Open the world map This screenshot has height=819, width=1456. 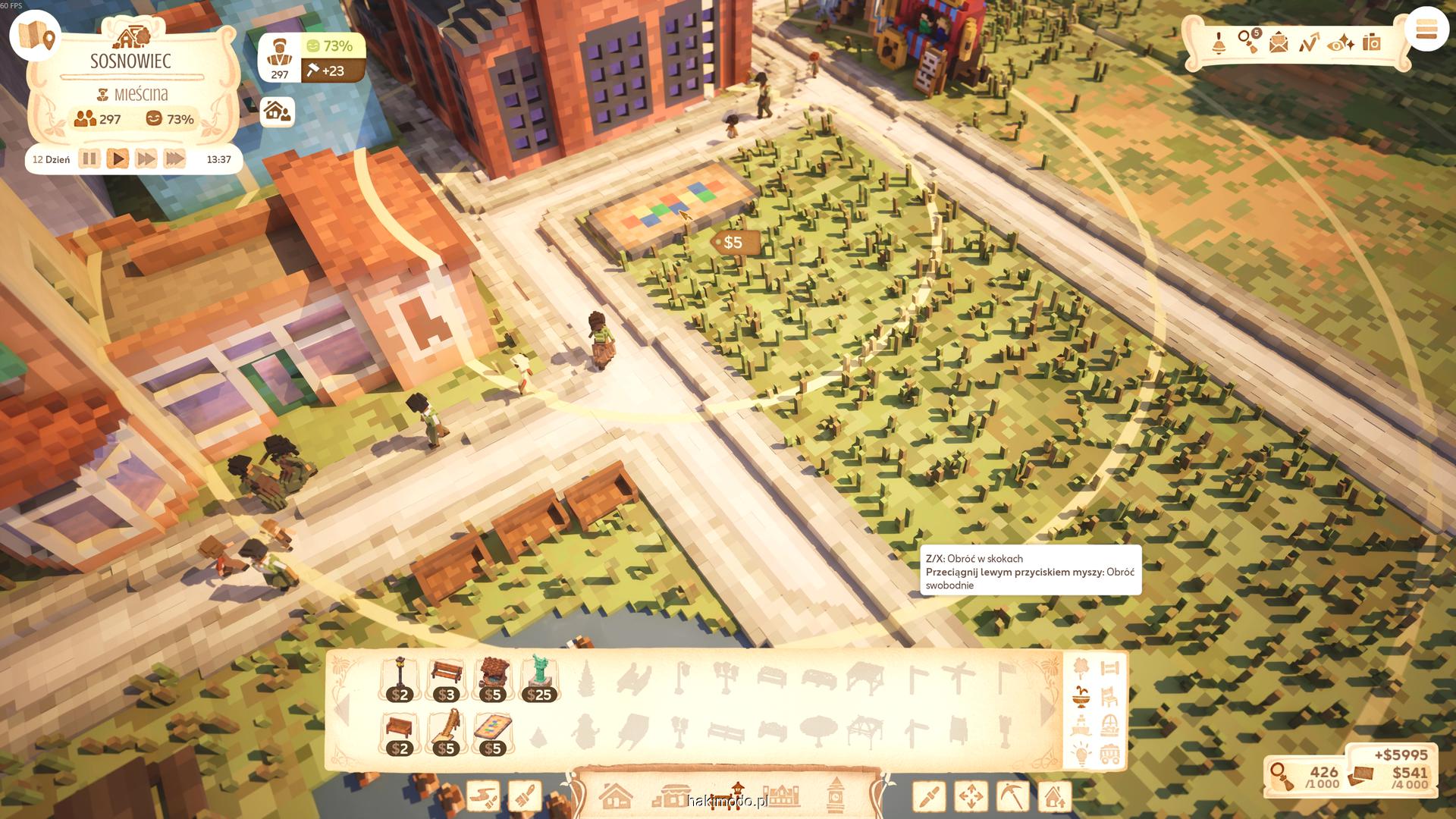pyautogui.click(x=36, y=36)
